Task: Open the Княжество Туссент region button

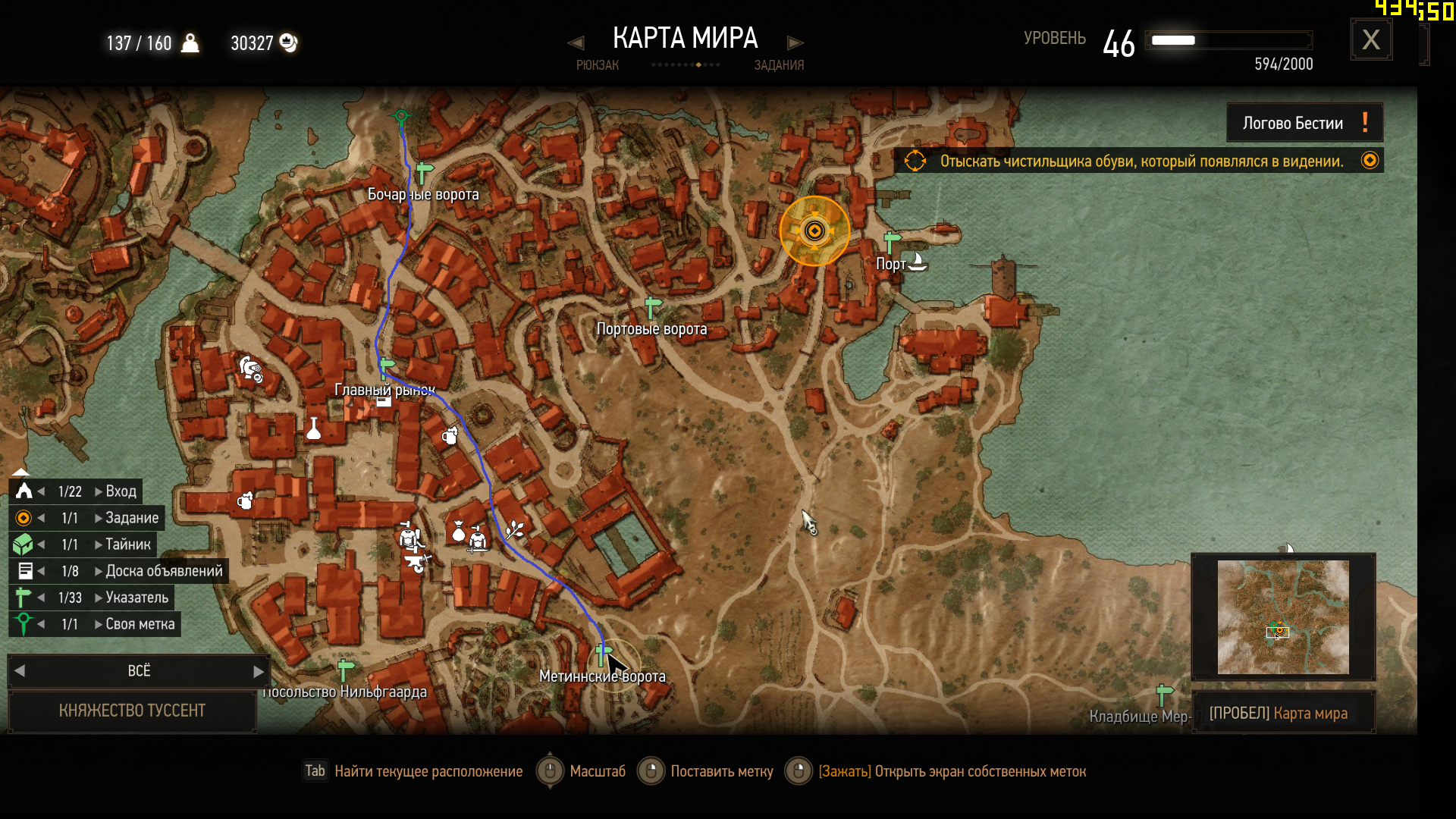Action: point(132,711)
